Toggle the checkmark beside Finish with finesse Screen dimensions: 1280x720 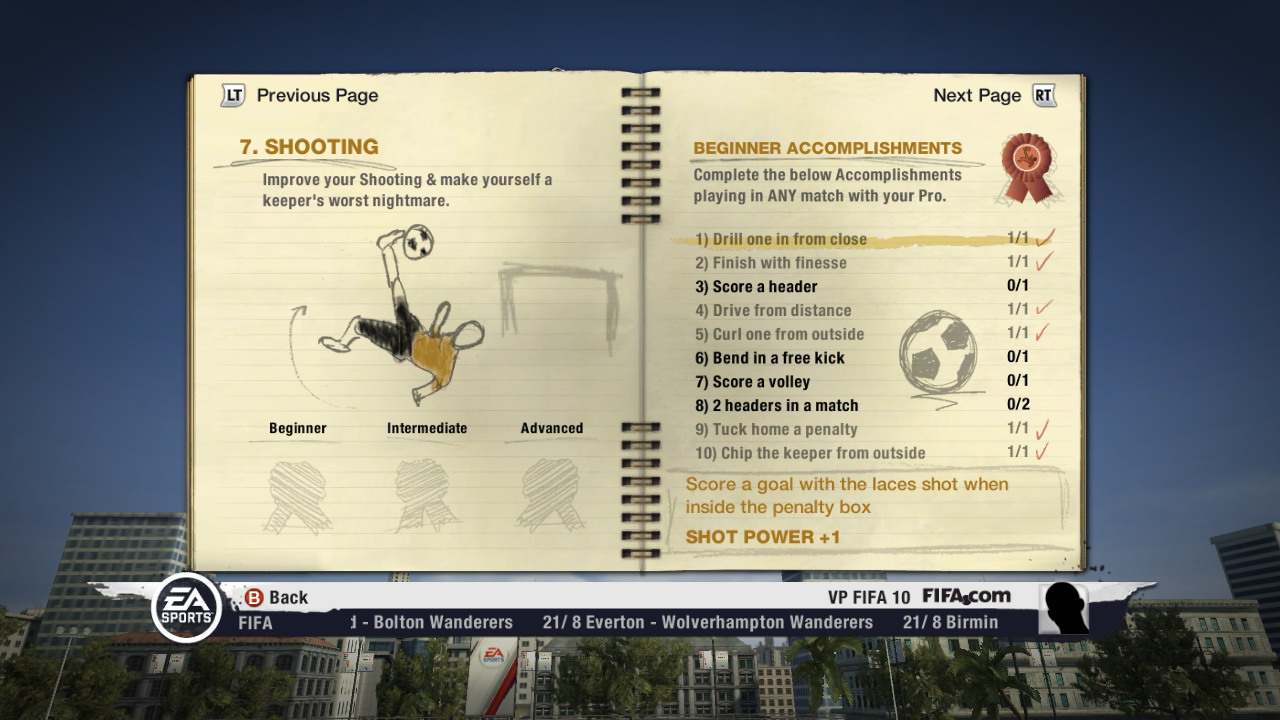point(1044,262)
